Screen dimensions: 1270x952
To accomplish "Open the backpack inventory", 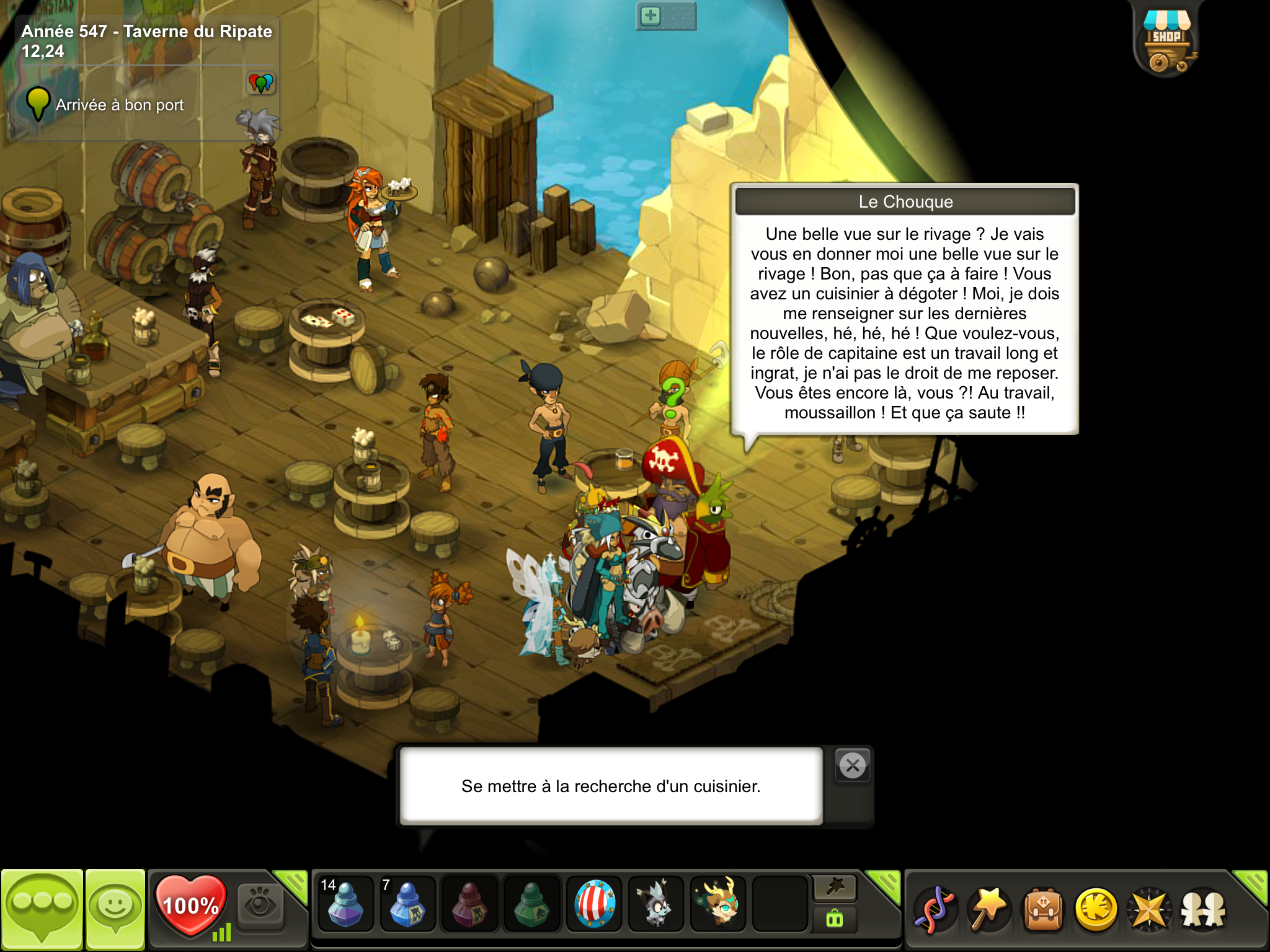I will [1043, 910].
